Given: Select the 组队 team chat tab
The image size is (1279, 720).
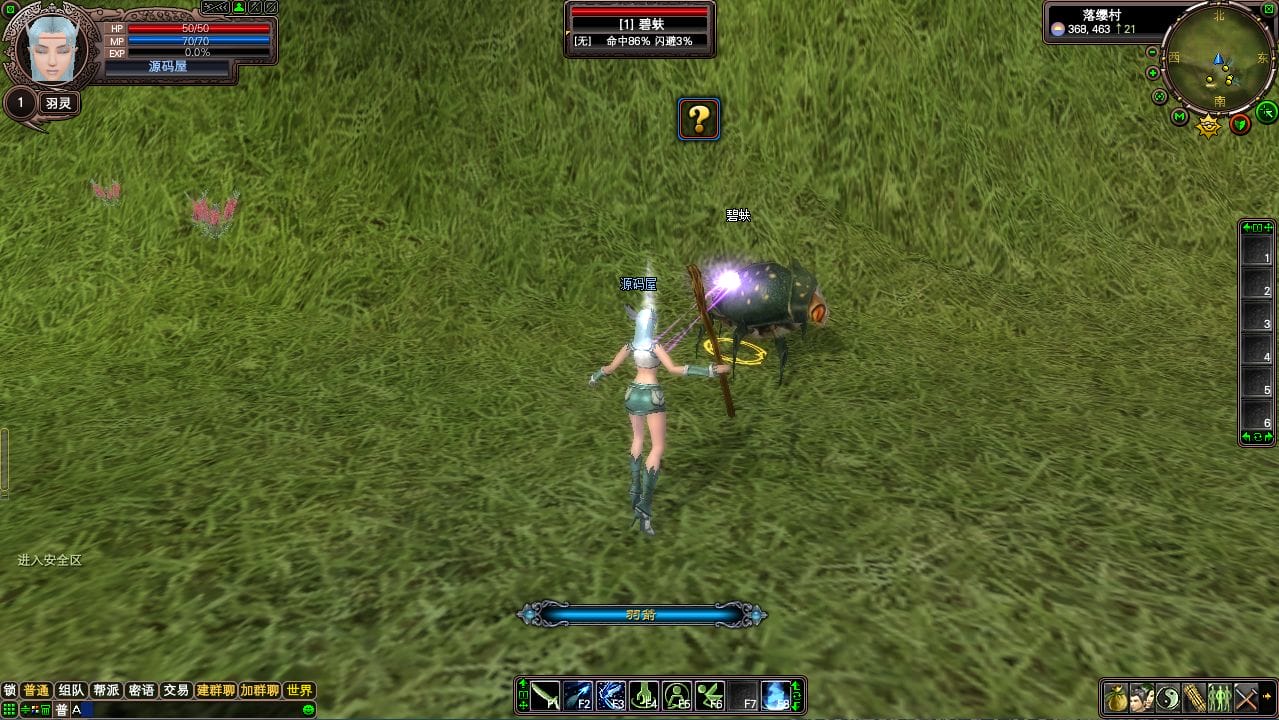Looking at the screenshot, I should click(71, 691).
